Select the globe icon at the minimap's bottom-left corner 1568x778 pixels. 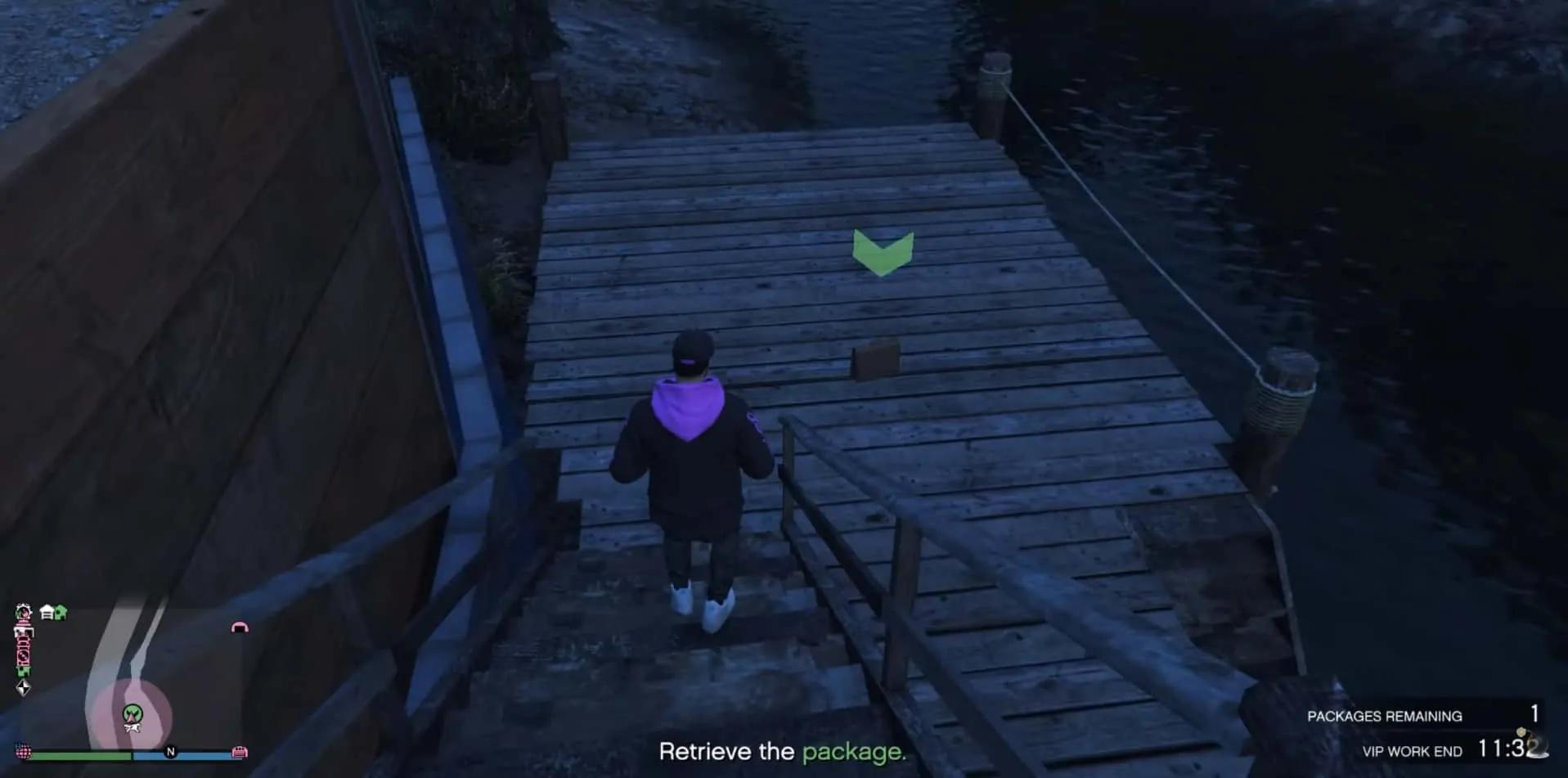pyautogui.click(x=23, y=752)
